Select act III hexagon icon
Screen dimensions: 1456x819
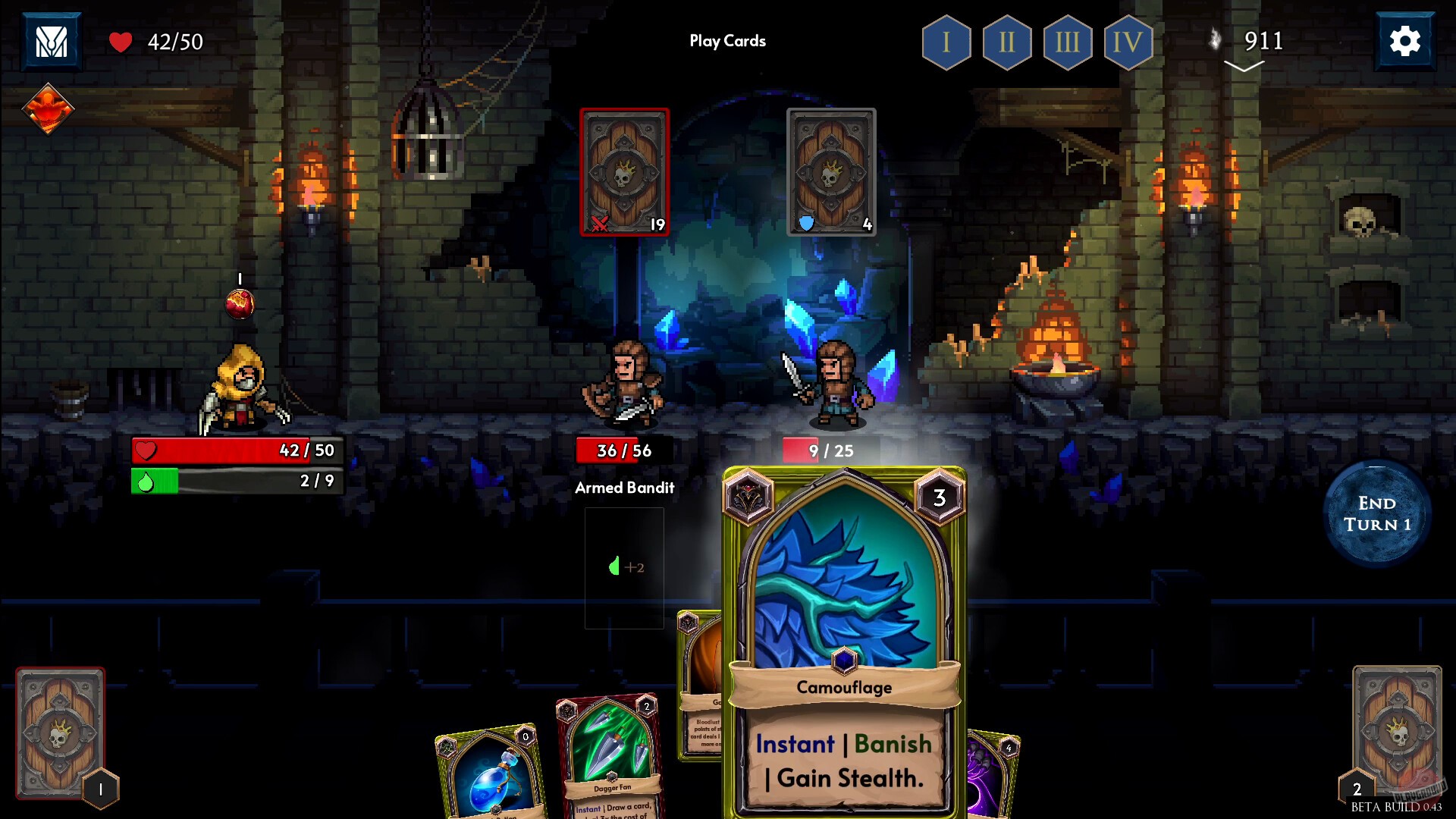(x=1067, y=42)
